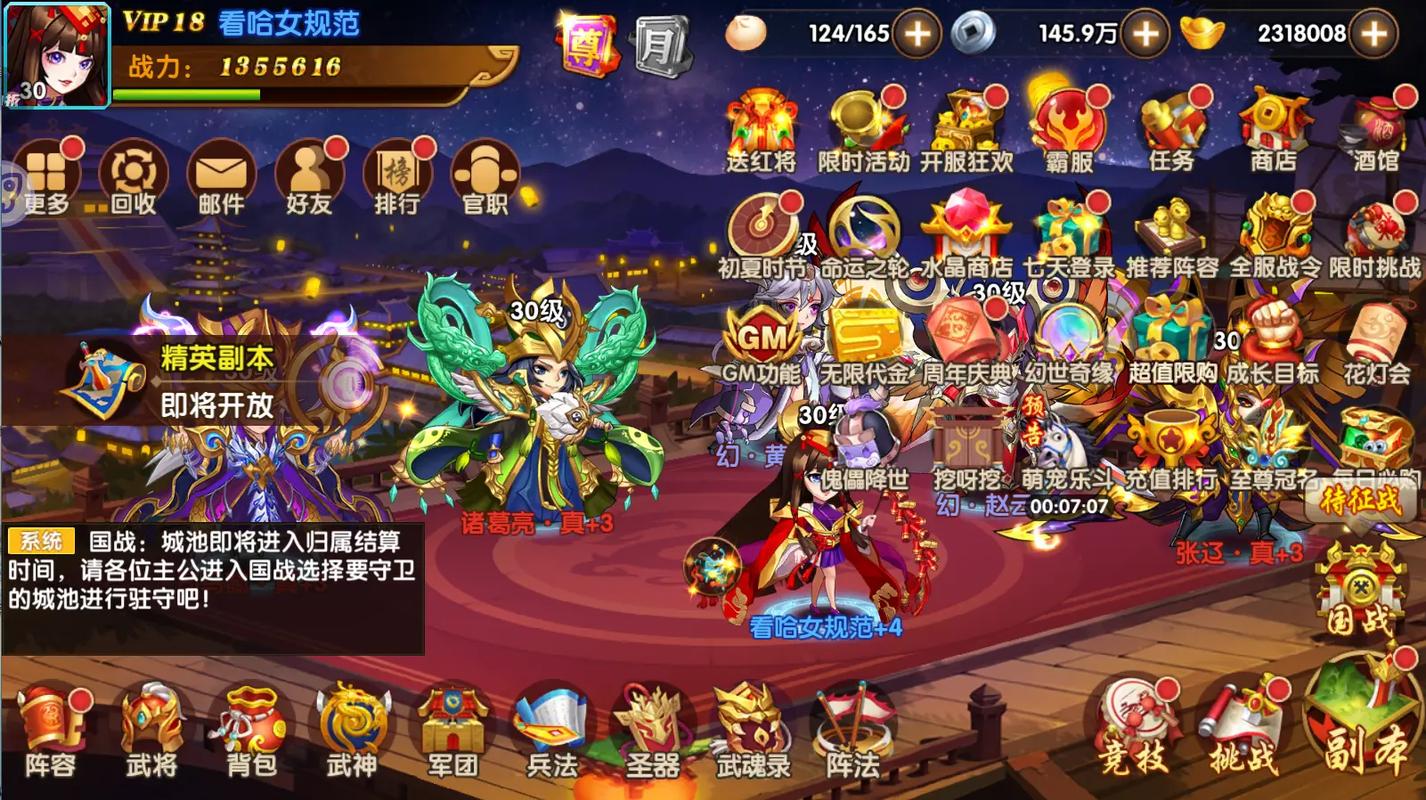
Task: Enter the 国战 nation war
Action: pos(1358,590)
